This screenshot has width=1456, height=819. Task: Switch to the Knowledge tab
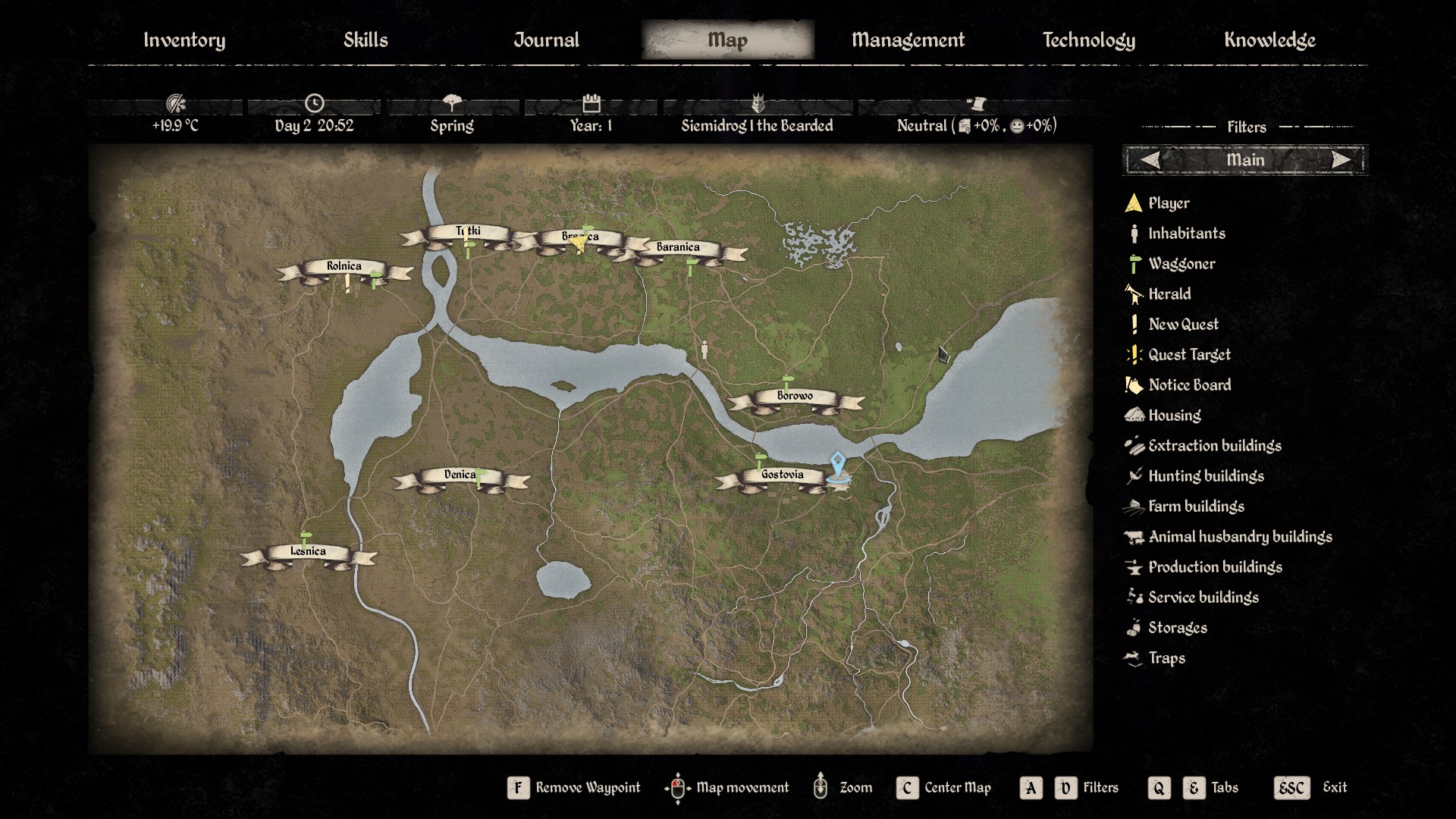(1269, 40)
